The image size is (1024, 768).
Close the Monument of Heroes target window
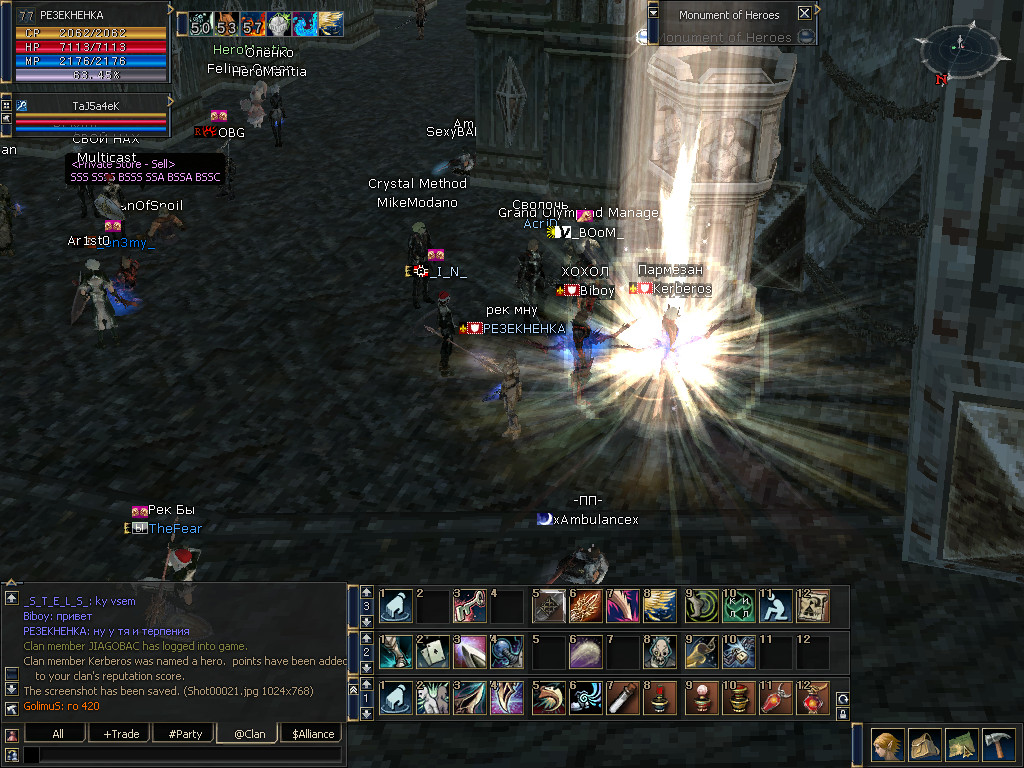[x=803, y=14]
